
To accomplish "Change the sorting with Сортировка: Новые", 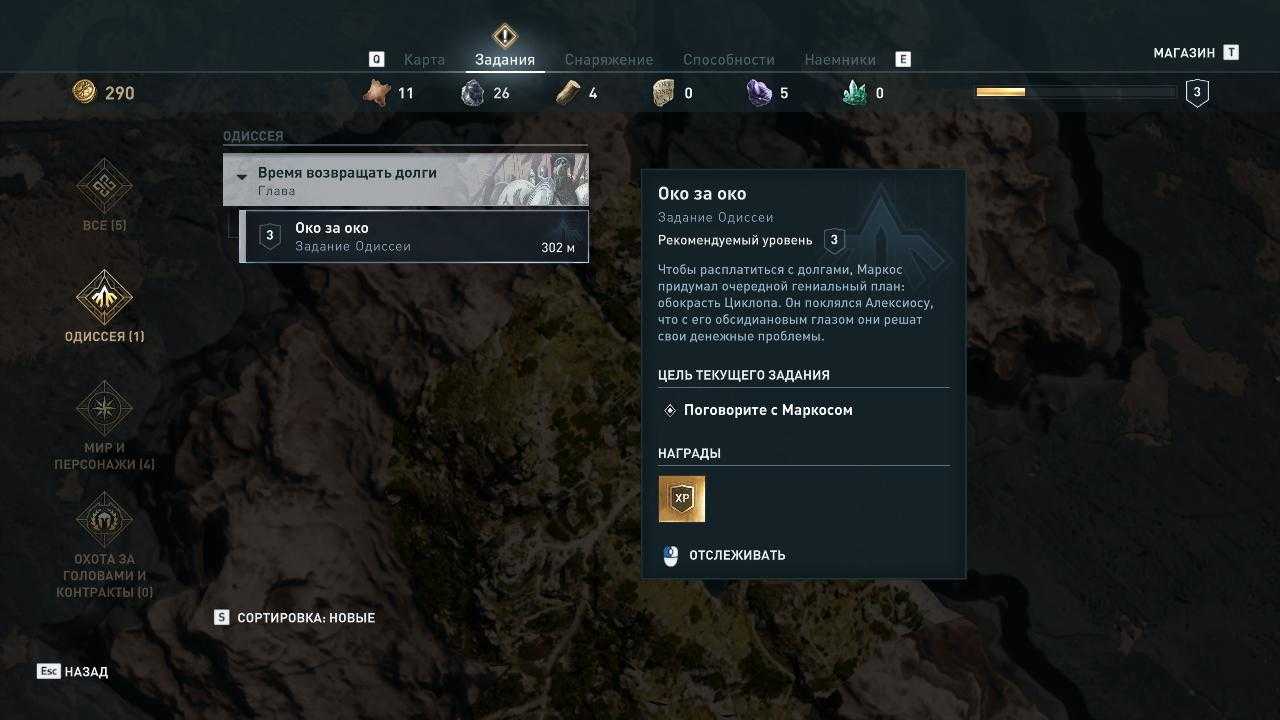I will tap(305, 618).
